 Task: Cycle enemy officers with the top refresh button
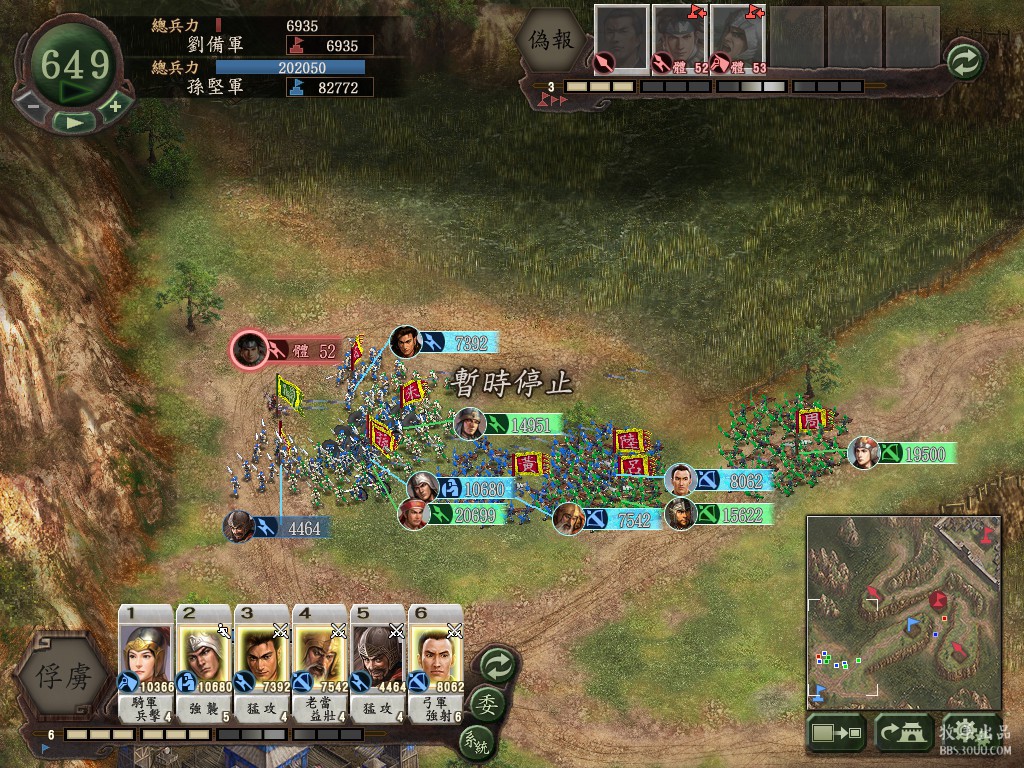coord(965,61)
